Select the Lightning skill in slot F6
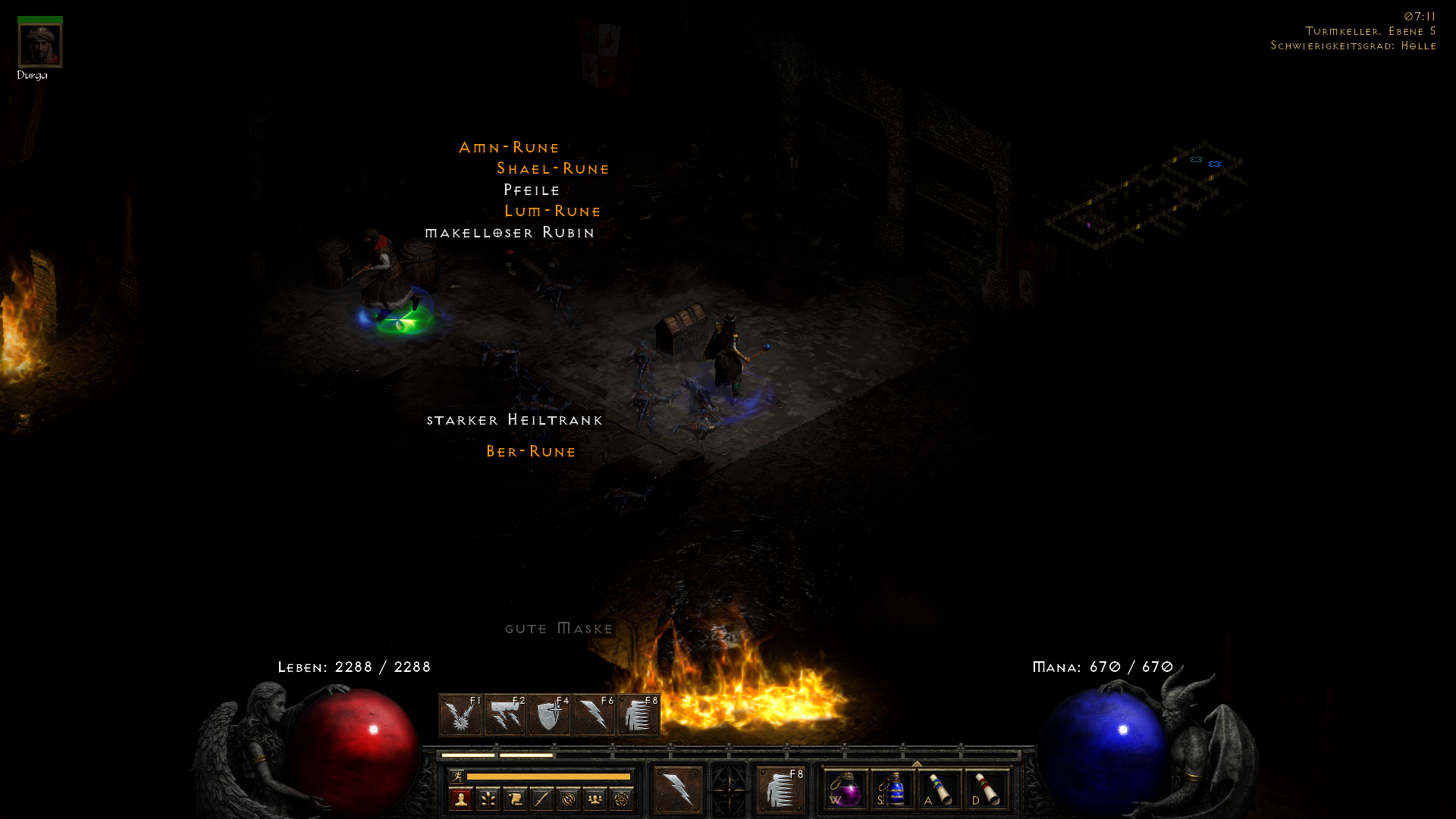The width and height of the screenshot is (1456, 819). click(x=592, y=714)
